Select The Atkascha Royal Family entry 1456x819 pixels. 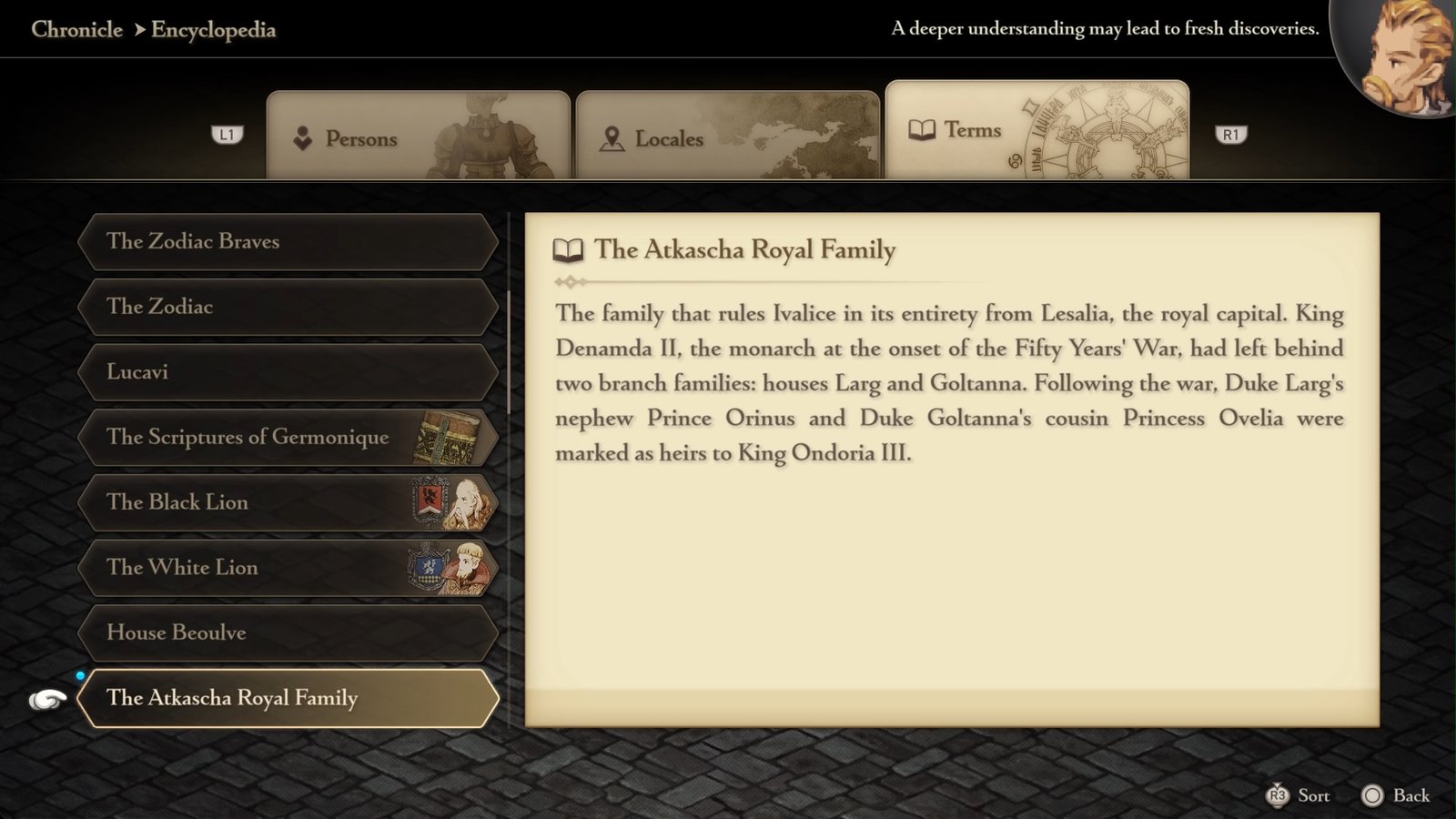point(288,698)
